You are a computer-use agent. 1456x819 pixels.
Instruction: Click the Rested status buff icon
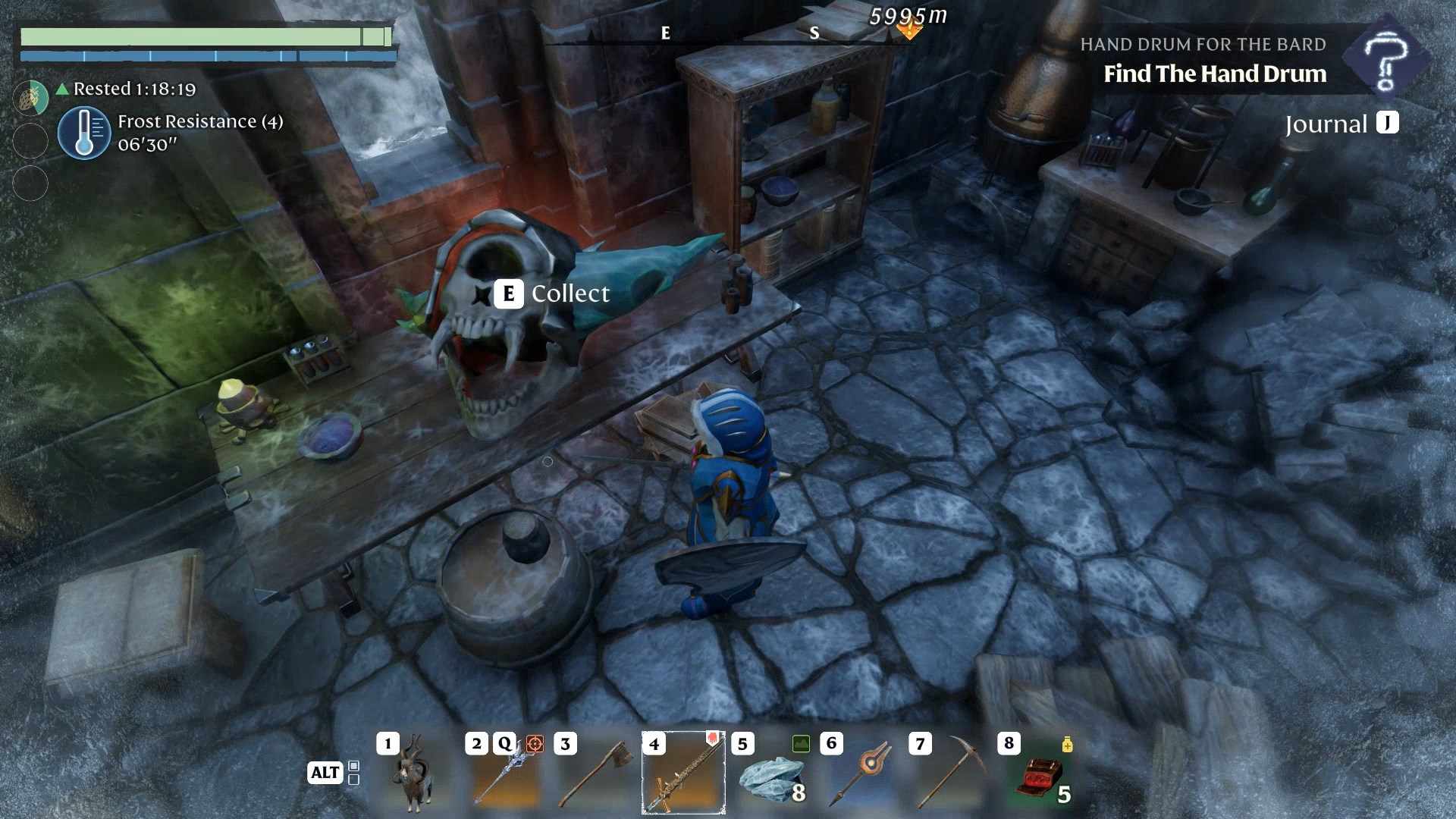(x=31, y=97)
